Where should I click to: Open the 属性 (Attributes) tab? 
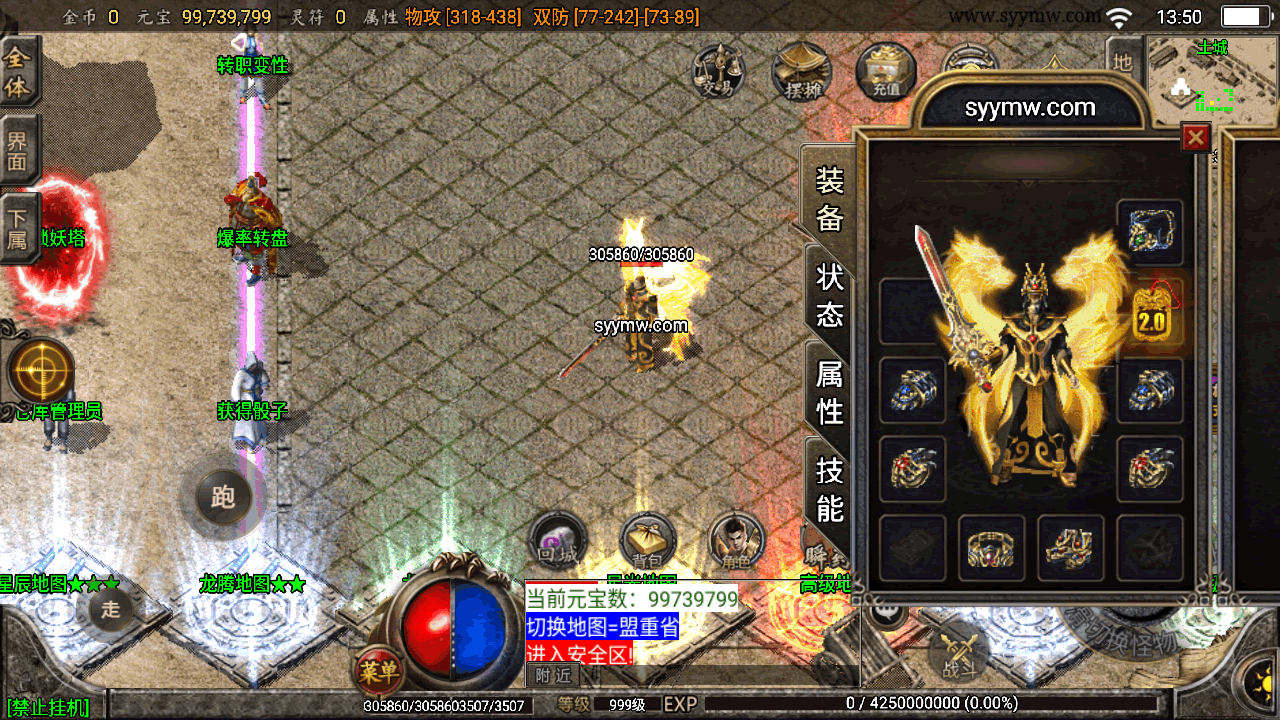[830, 392]
